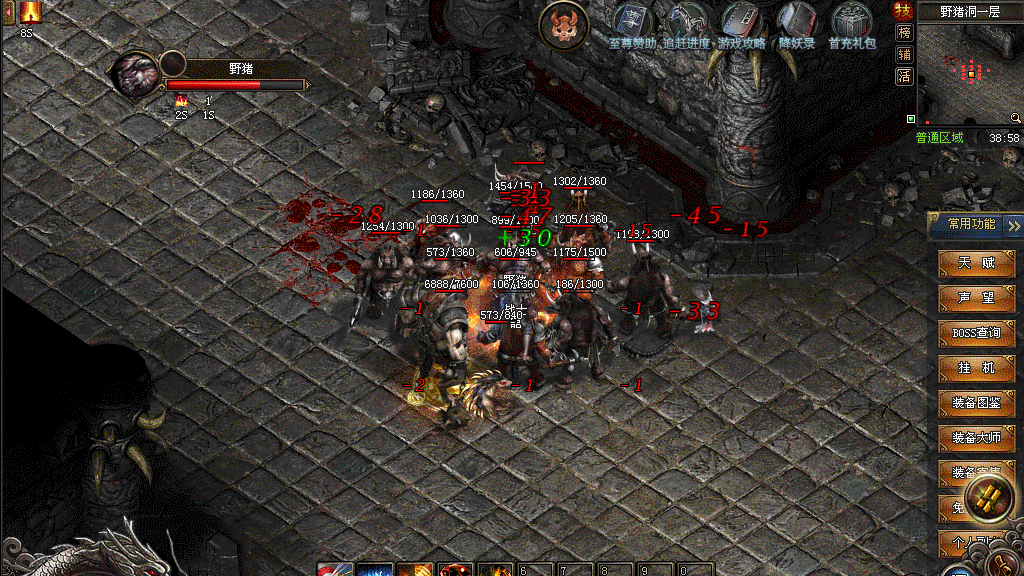1024x576 pixels.
Task: Open the 降妖录 book icon
Action: point(798,24)
